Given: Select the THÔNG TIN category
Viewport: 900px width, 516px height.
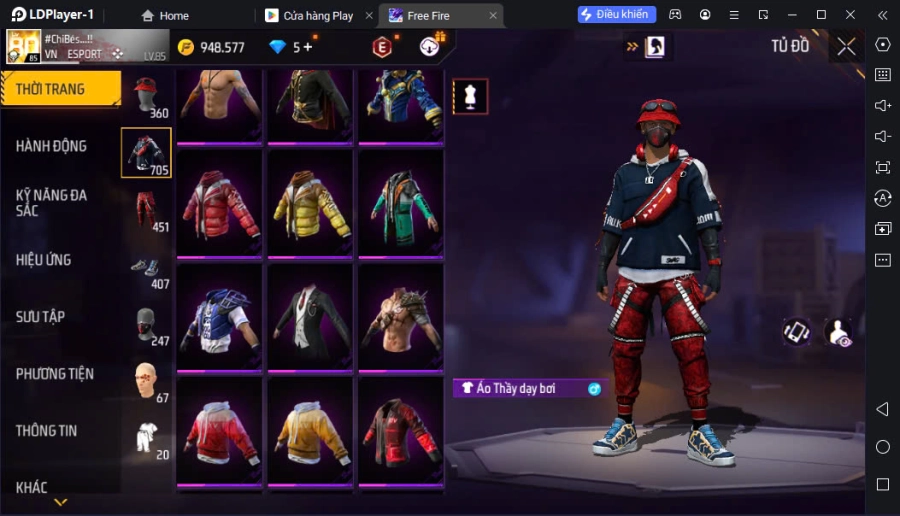Looking at the screenshot, I should [x=47, y=431].
